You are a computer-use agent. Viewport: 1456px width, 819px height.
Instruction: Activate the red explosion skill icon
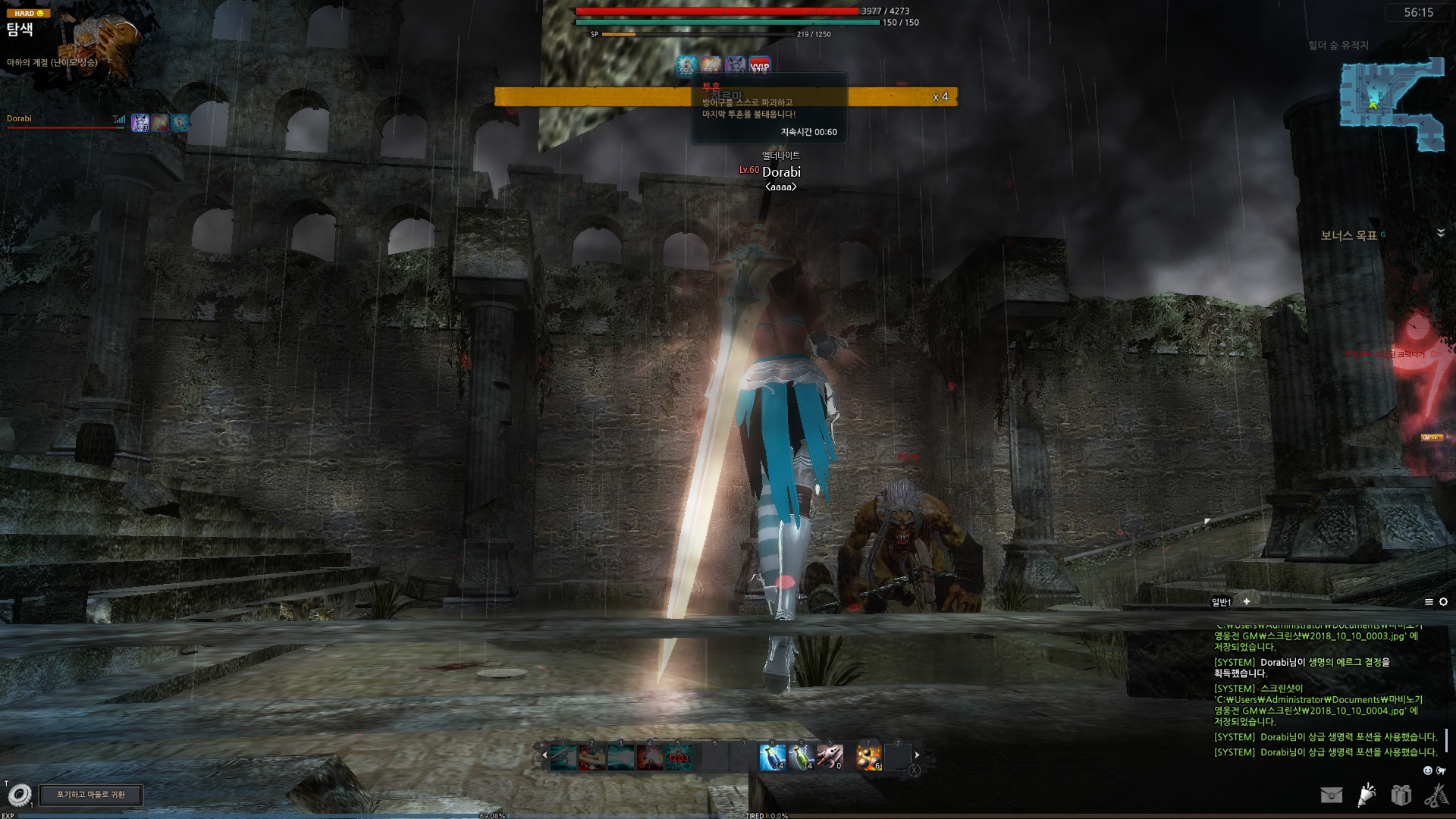click(x=649, y=757)
